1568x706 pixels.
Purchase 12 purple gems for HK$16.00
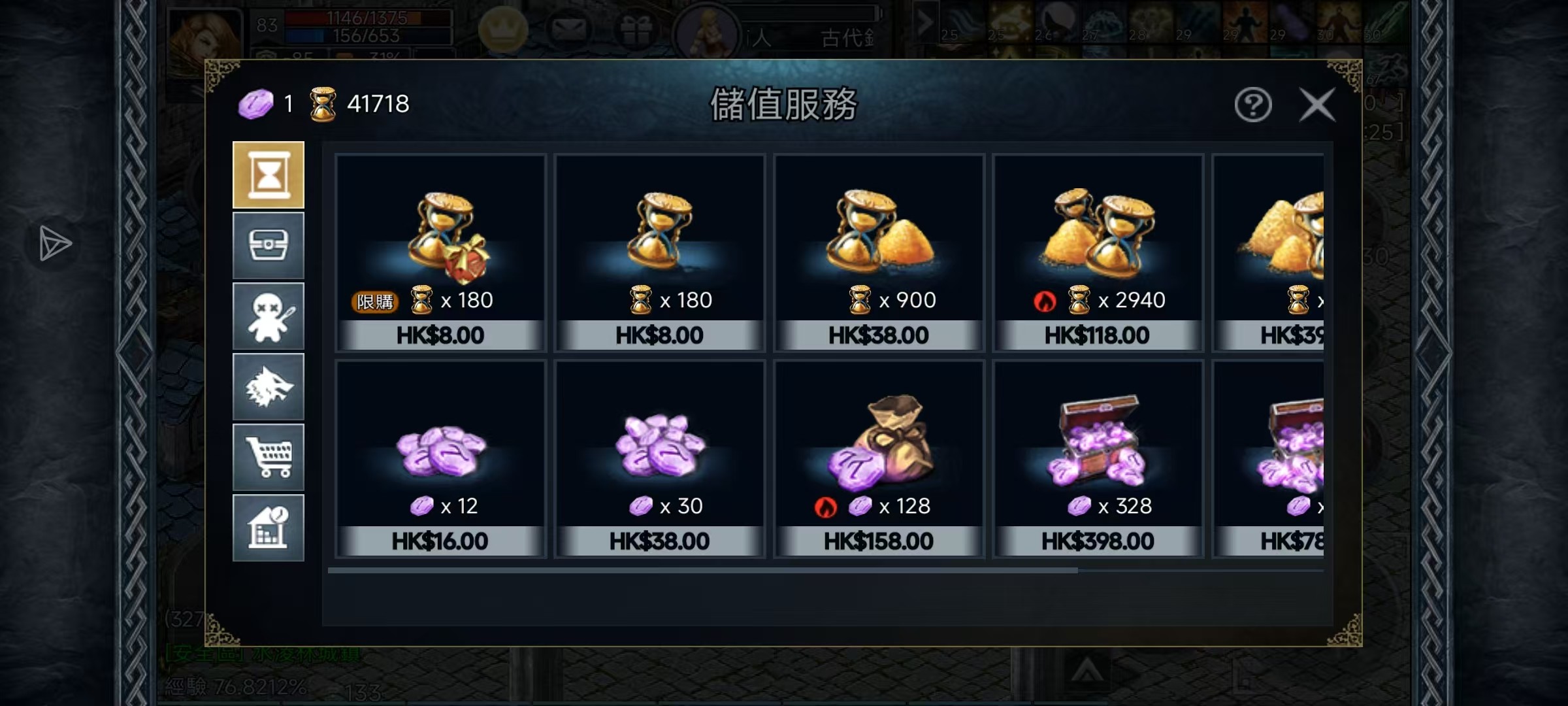click(440, 459)
